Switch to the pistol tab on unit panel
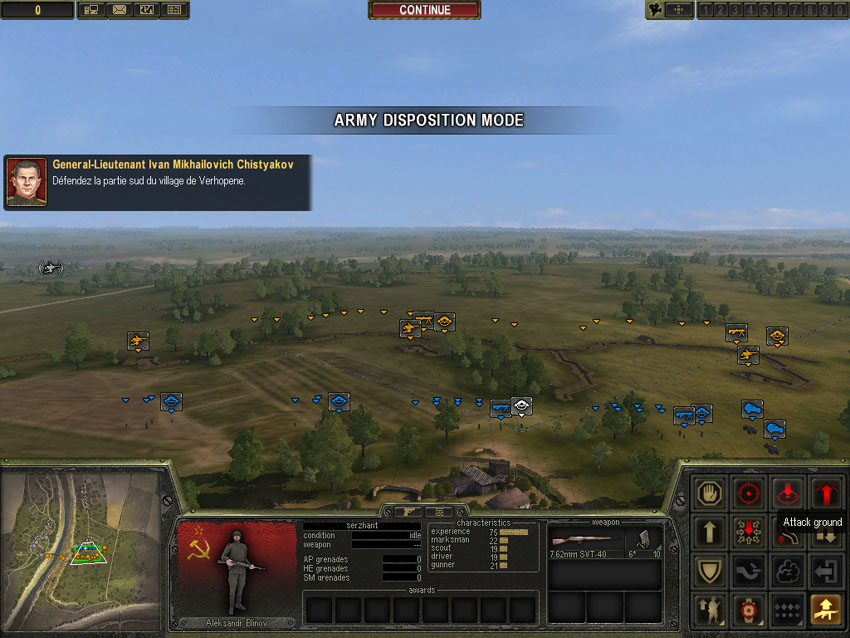Image resolution: width=850 pixels, height=638 pixels. click(407, 511)
